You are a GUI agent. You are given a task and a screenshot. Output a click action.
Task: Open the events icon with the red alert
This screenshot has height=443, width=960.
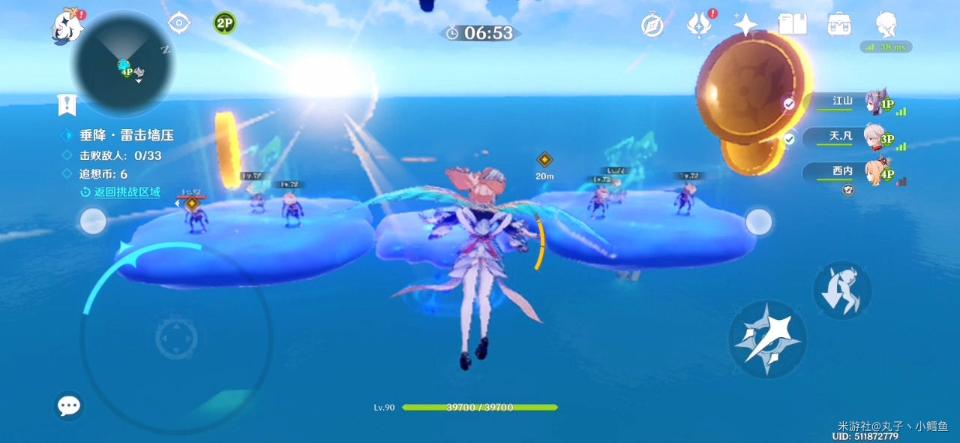click(700, 26)
